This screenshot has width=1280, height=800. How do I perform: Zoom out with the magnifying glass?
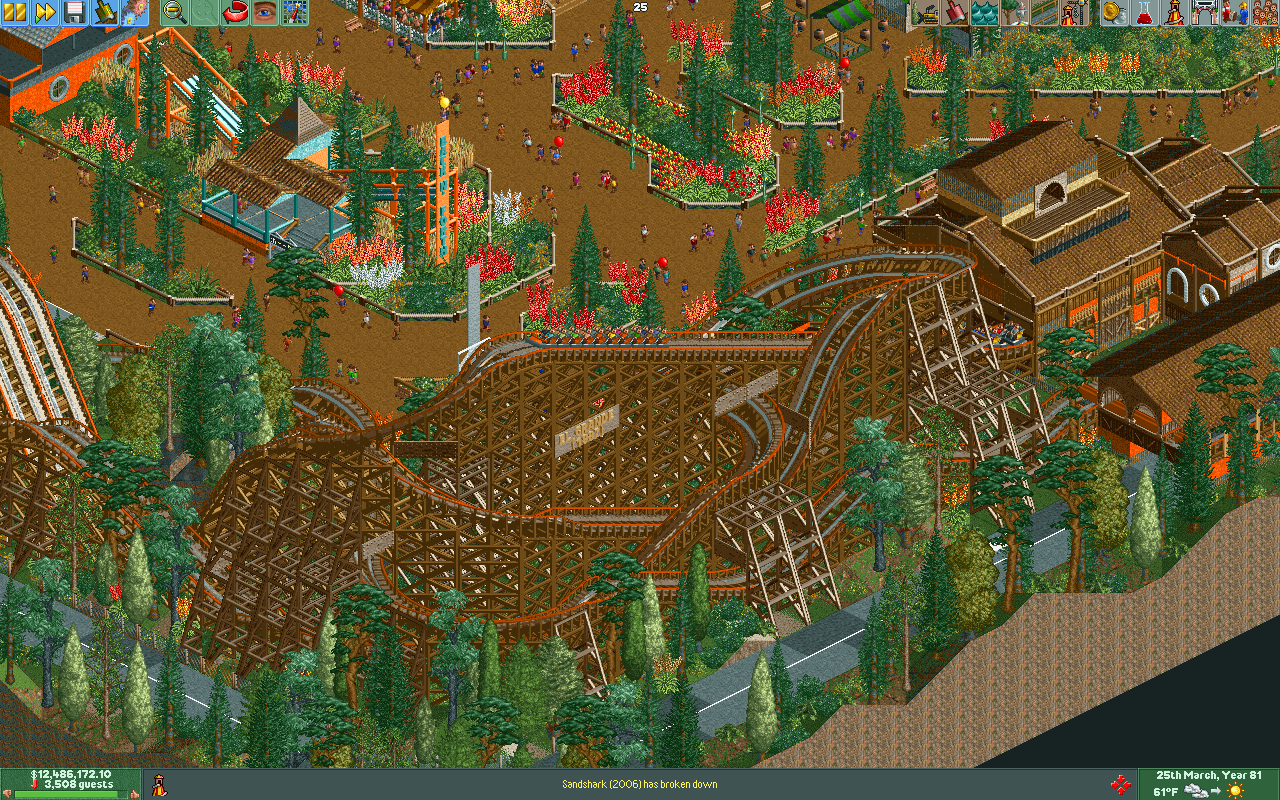175,12
